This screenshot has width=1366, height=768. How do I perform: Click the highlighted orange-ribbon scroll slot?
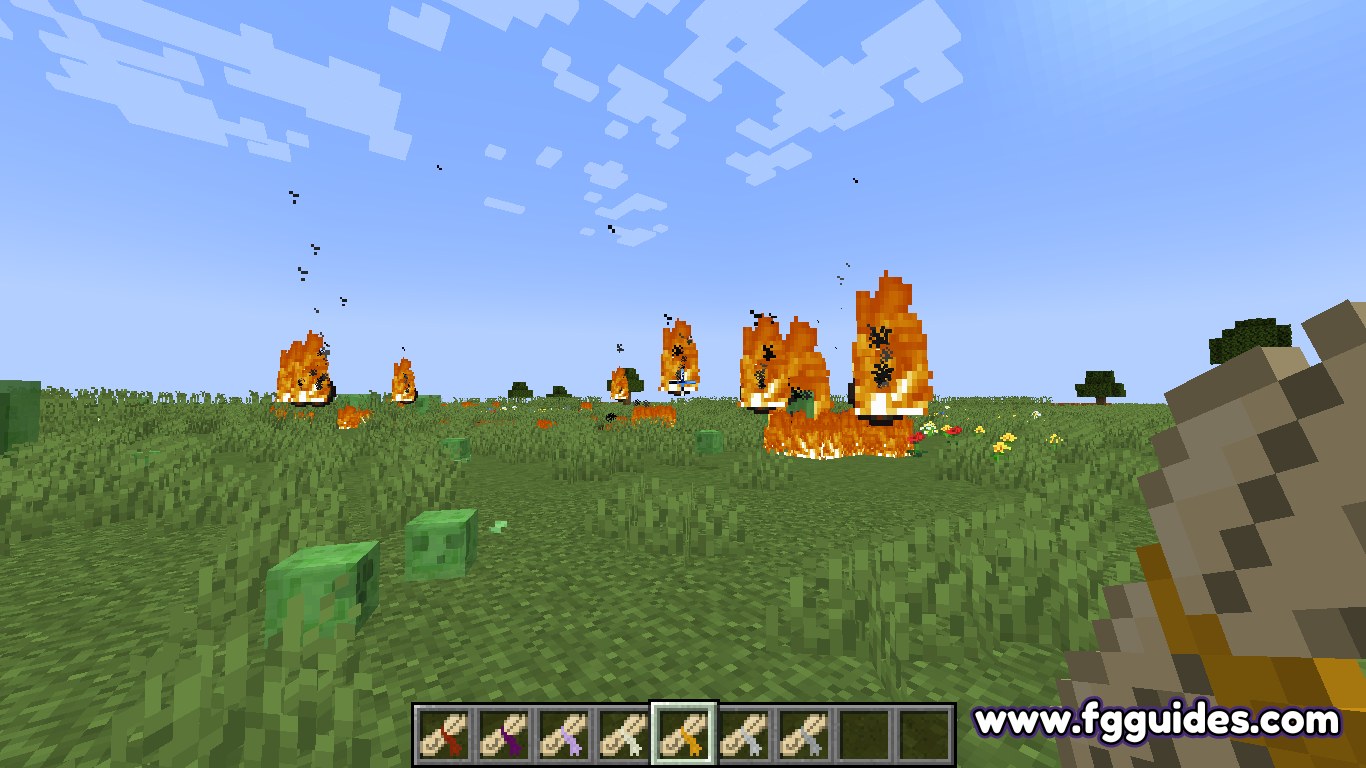(x=684, y=735)
